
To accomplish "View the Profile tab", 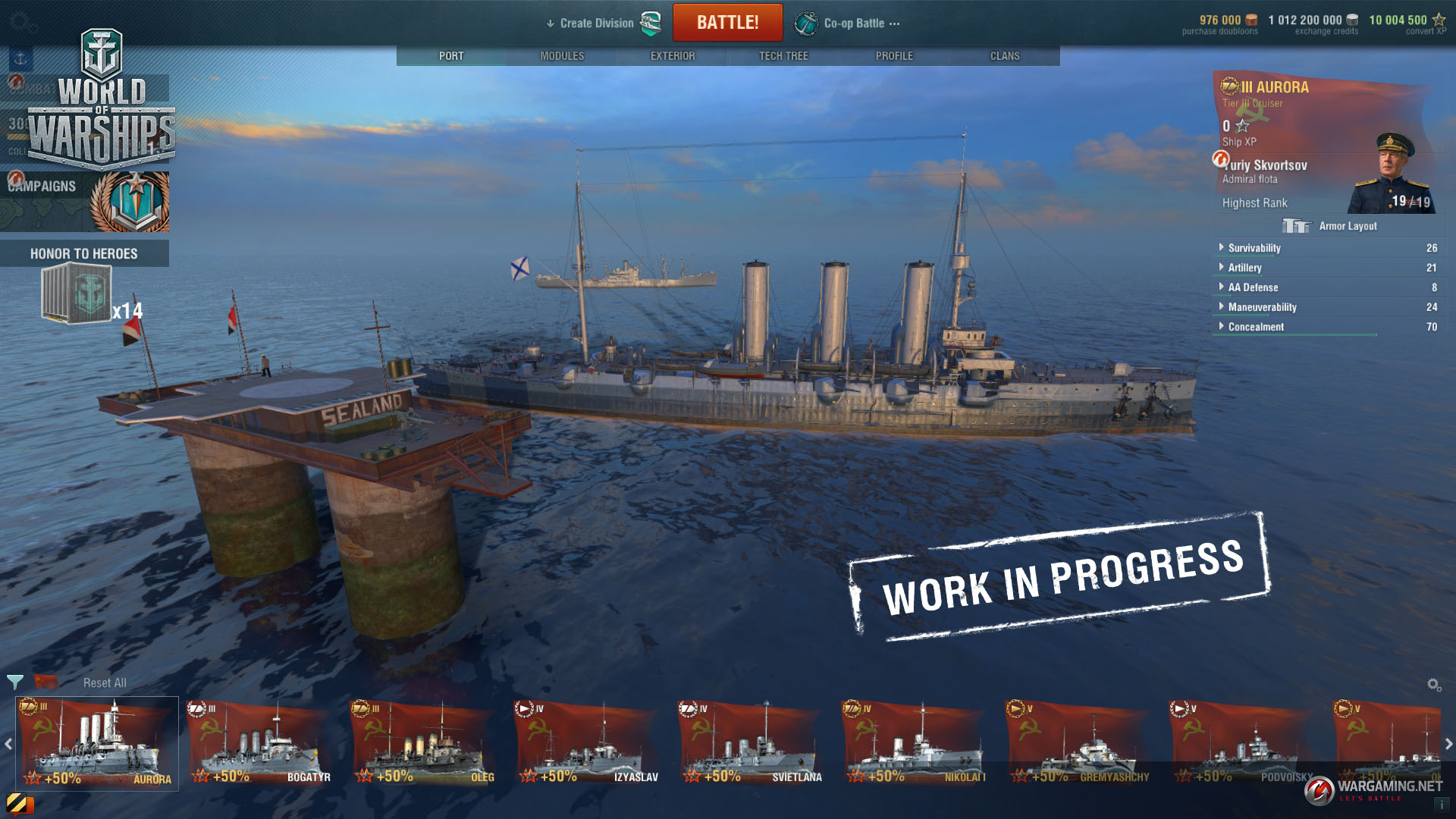I will (894, 56).
